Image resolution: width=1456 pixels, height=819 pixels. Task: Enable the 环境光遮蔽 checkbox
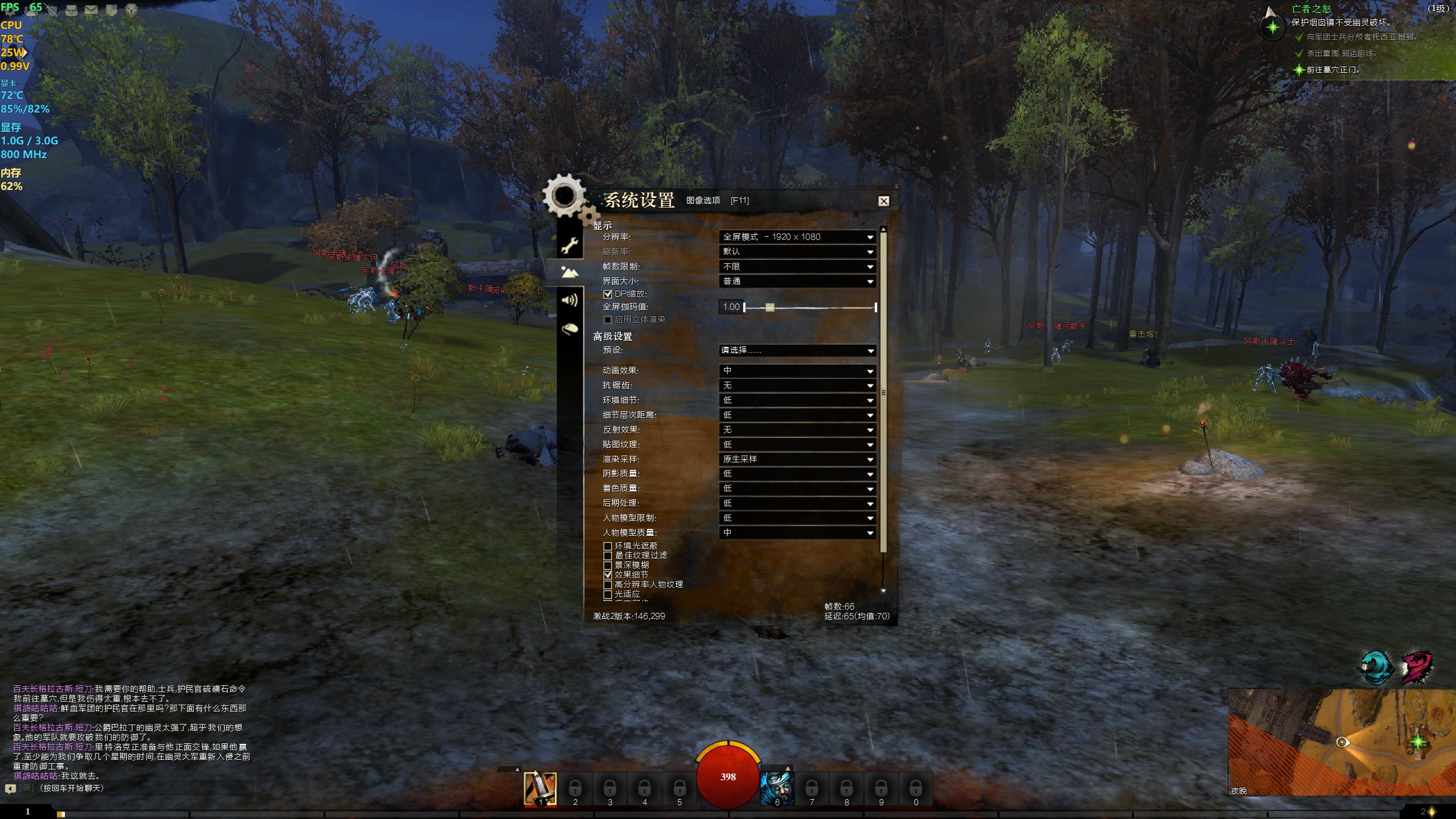click(x=607, y=546)
